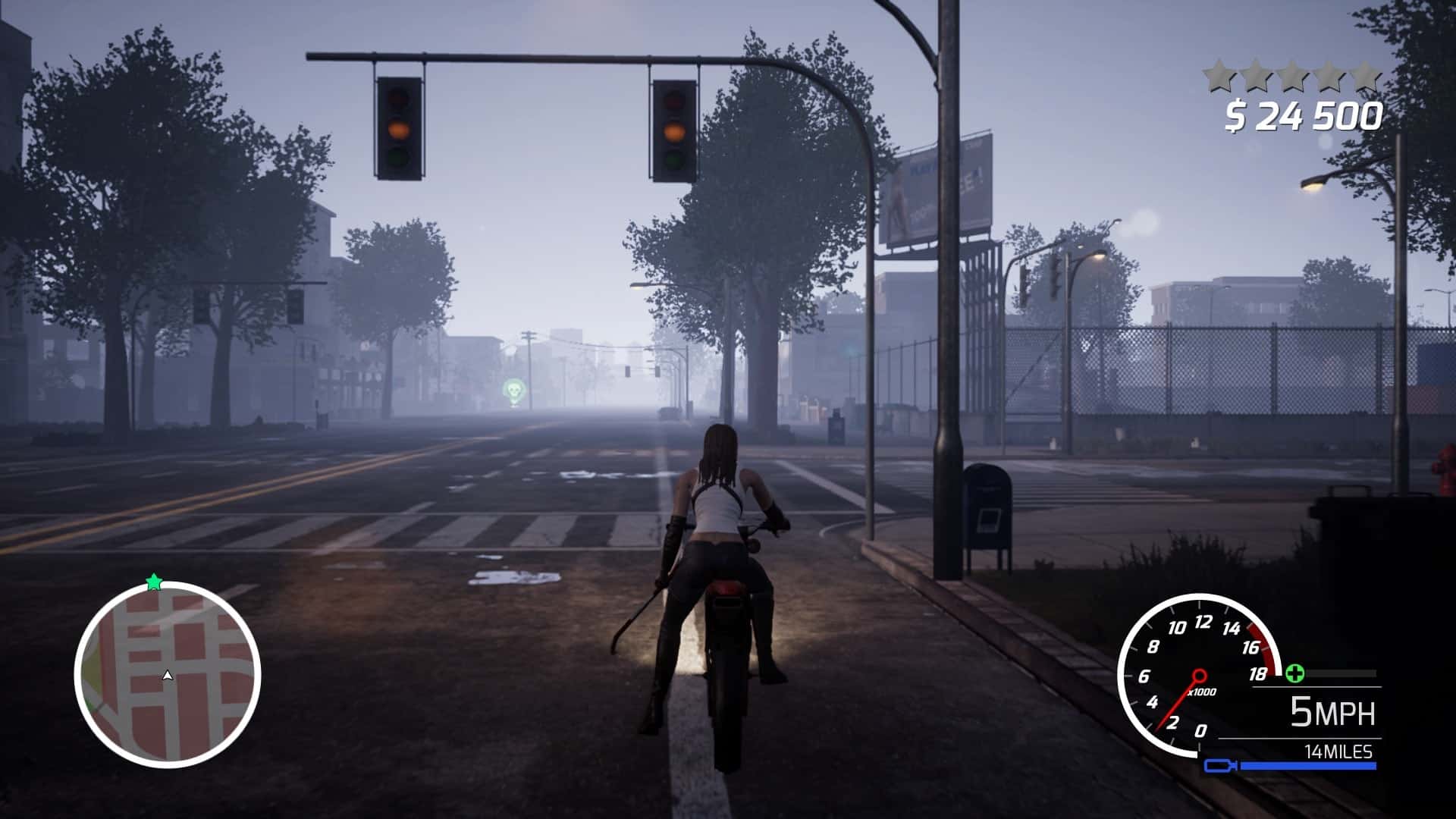
Task: Open the circular street minimap
Action: 168,674
